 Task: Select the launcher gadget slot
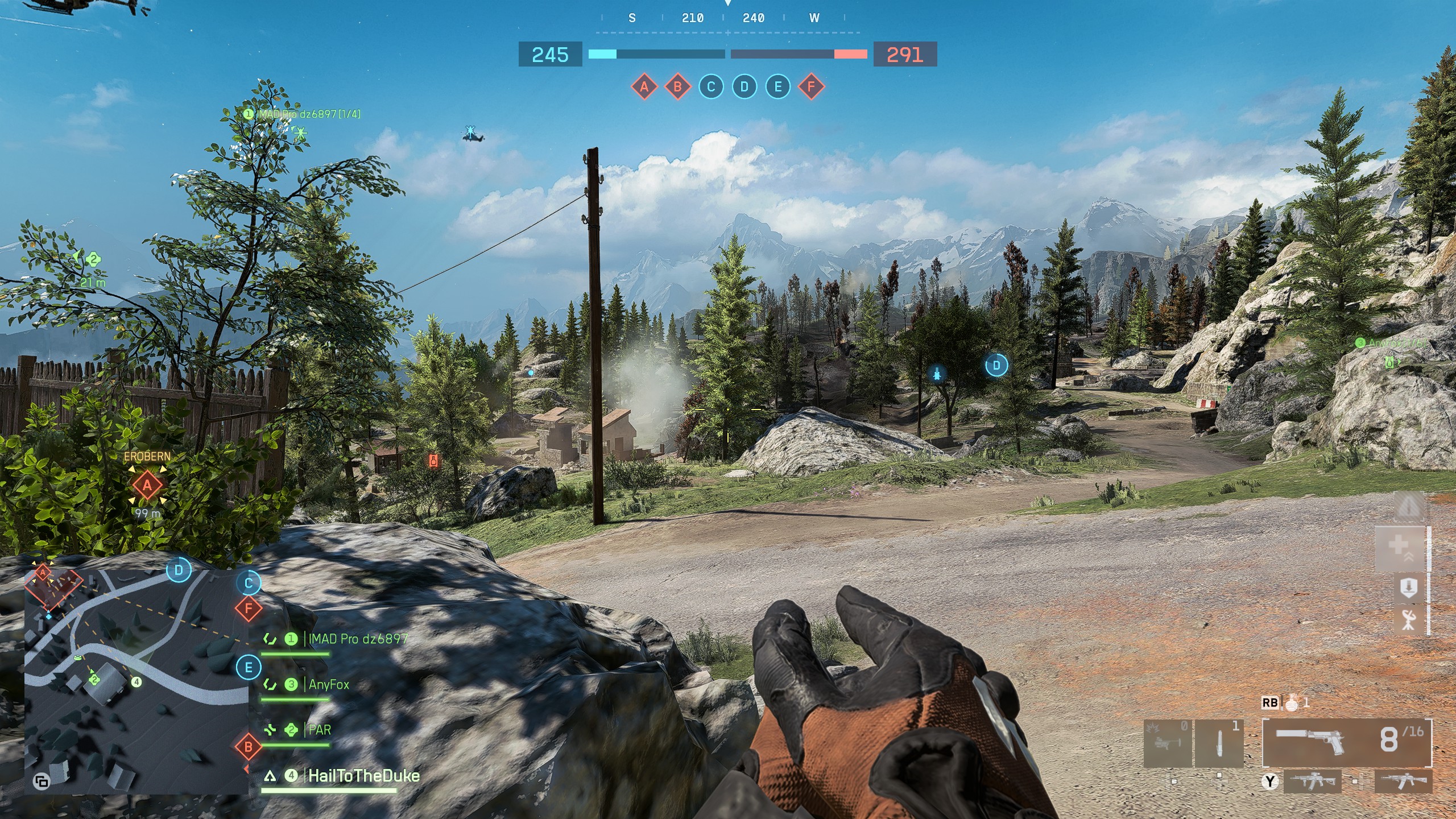pyautogui.click(x=1167, y=743)
